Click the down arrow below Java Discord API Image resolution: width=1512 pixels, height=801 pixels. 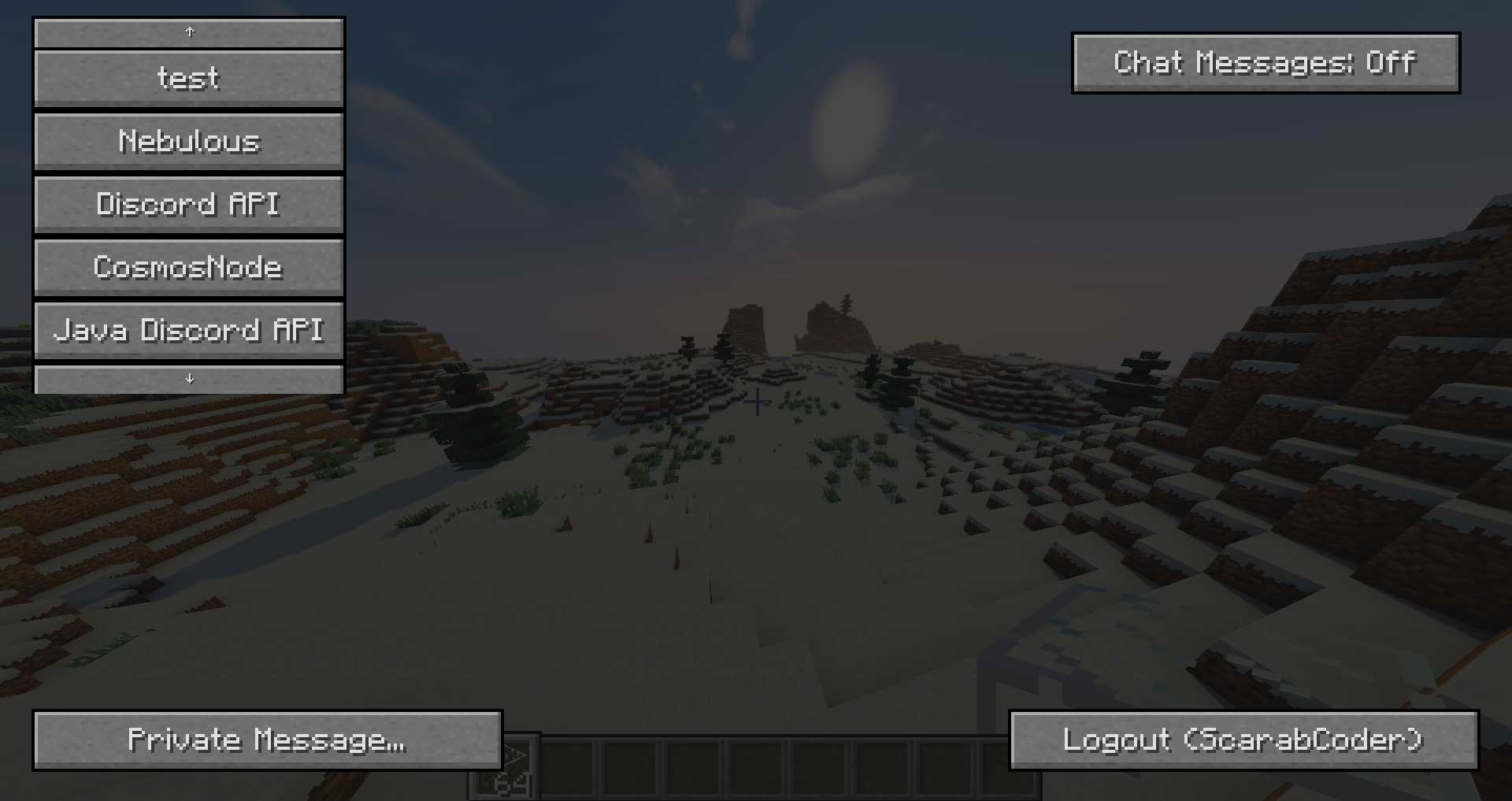click(x=188, y=379)
